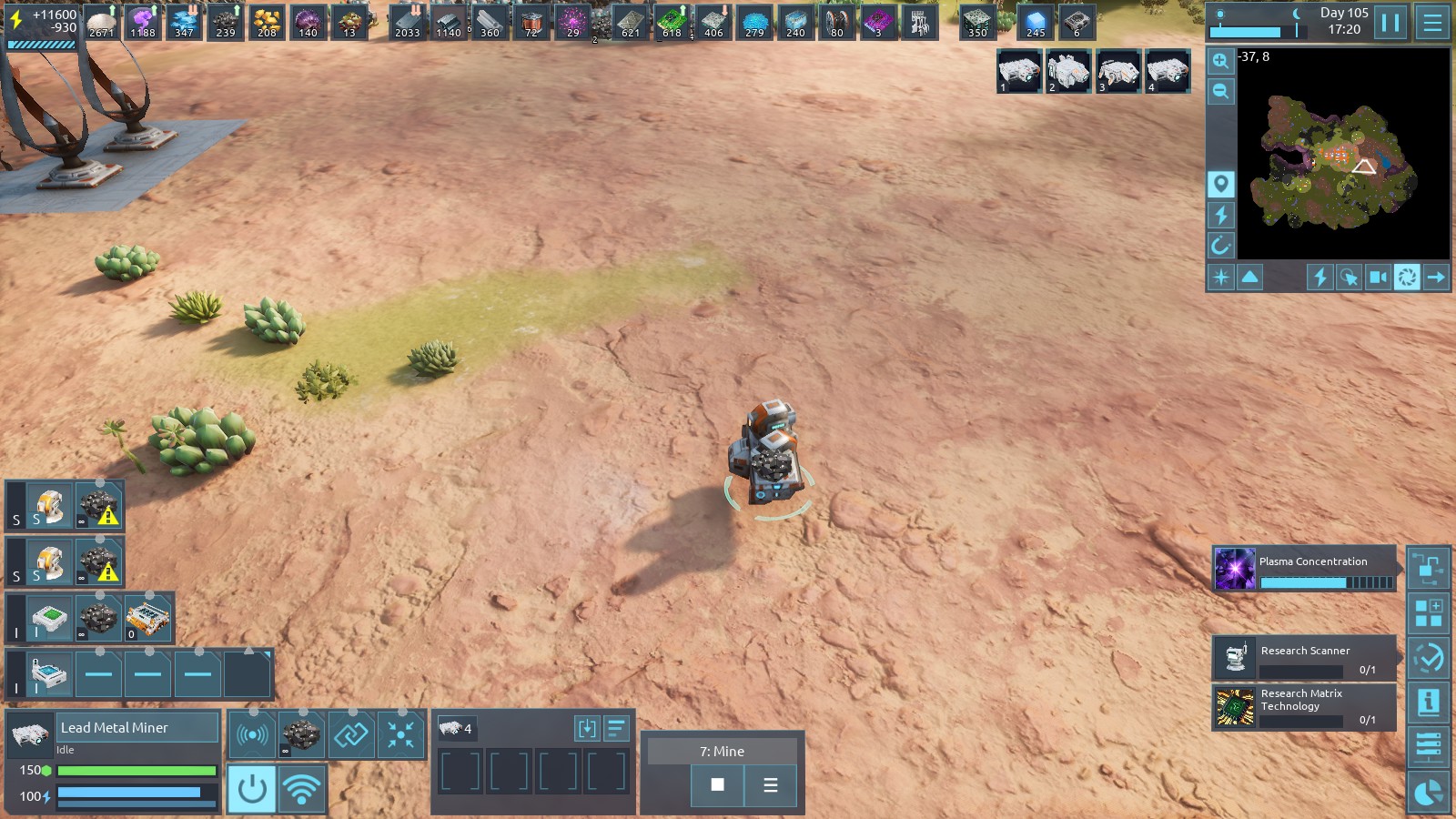Toggle the magnet button beside the minimap

(1220, 245)
